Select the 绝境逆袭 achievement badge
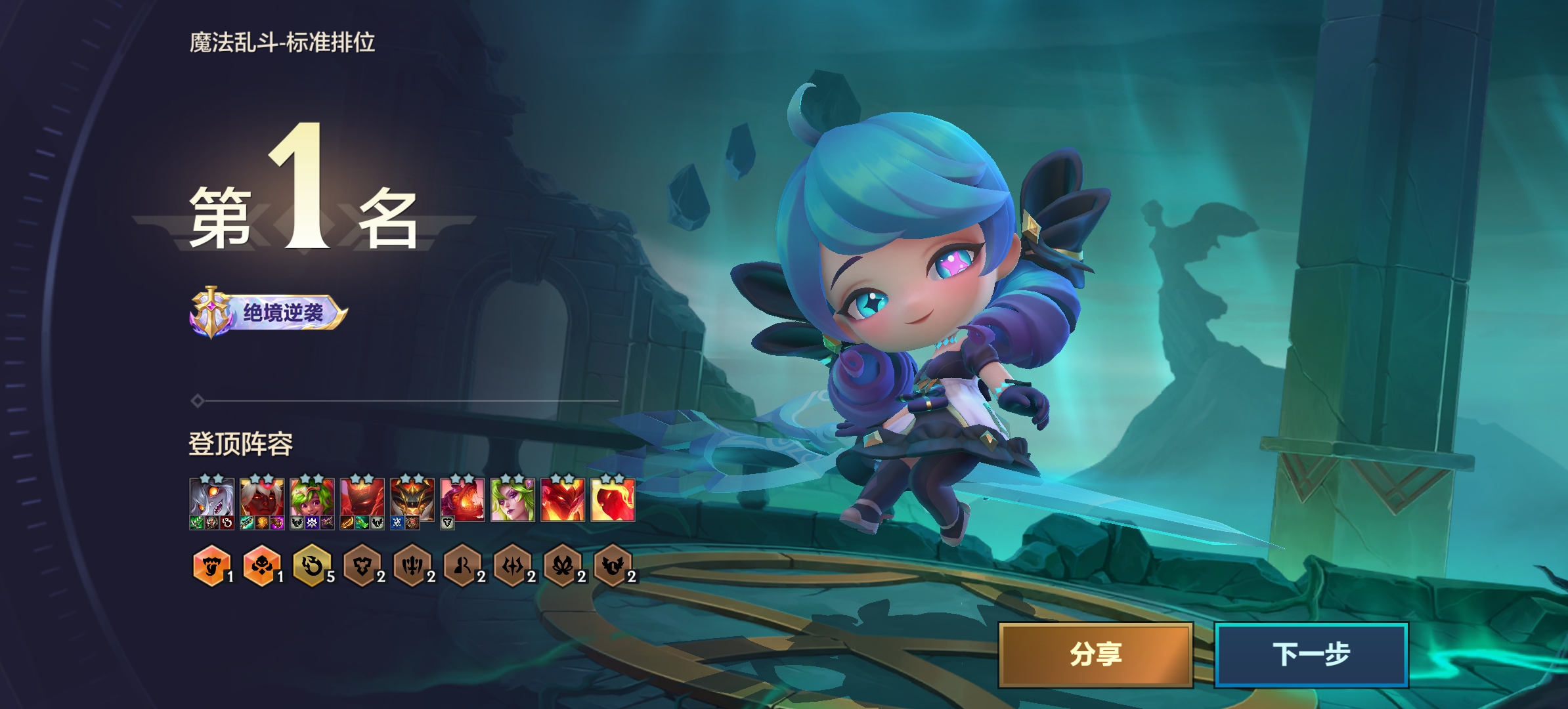Screen dimensions: 1568x709 268,312
